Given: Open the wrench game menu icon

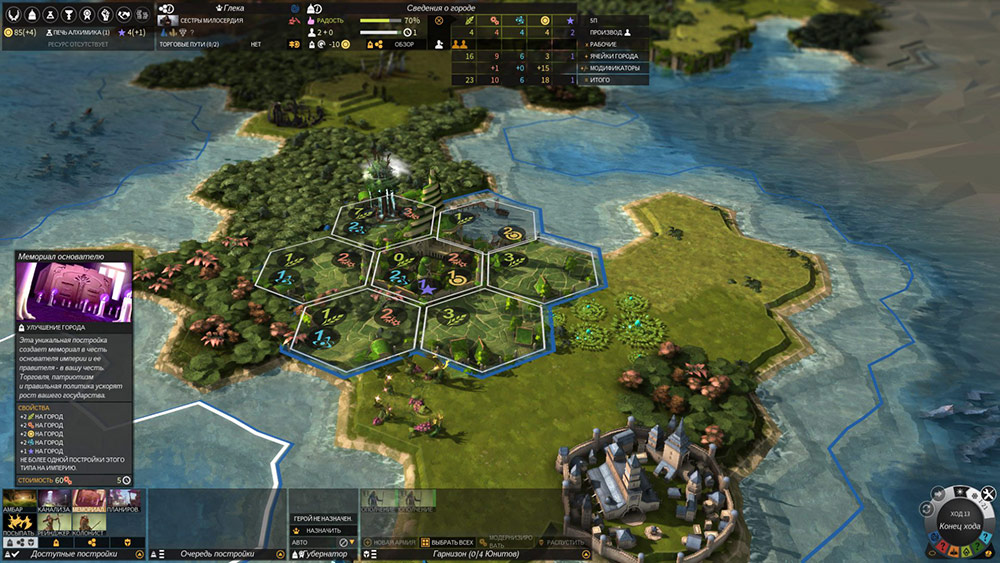Looking at the screenshot, I should pyautogui.click(x=987, y=495).
